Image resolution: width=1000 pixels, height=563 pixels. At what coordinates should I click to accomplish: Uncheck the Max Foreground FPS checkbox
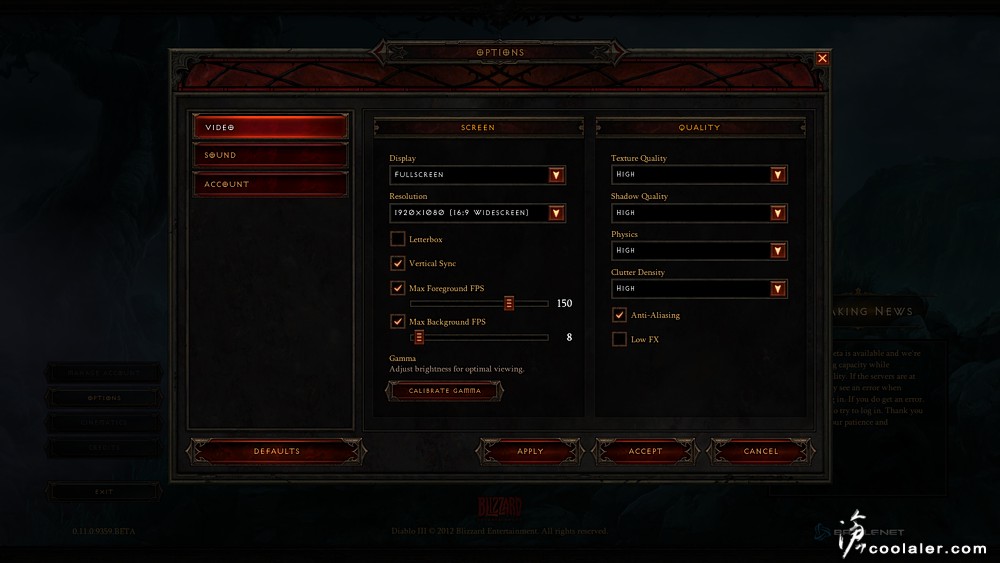click(x=398, y=288)
